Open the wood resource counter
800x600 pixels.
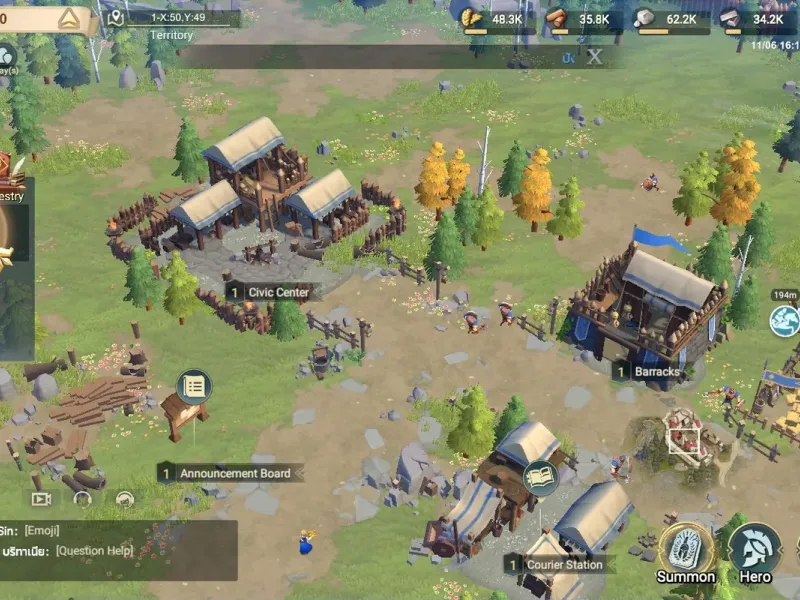pyautogui.click(x=580, y=19)
